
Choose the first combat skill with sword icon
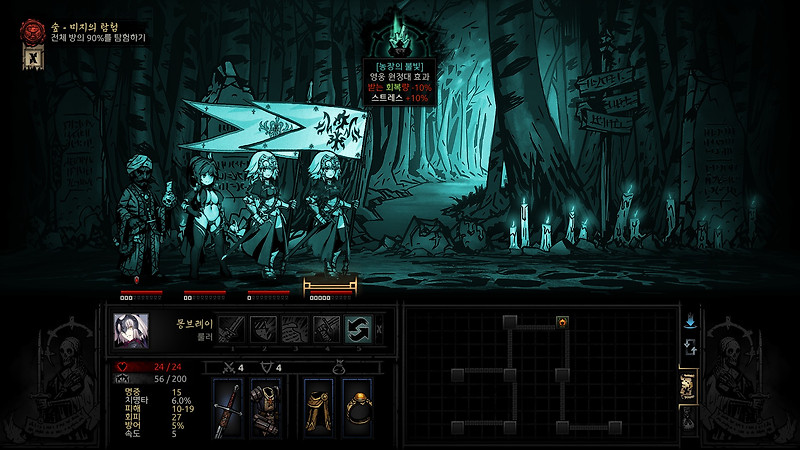pyautogui.click(x=231, y=329)
